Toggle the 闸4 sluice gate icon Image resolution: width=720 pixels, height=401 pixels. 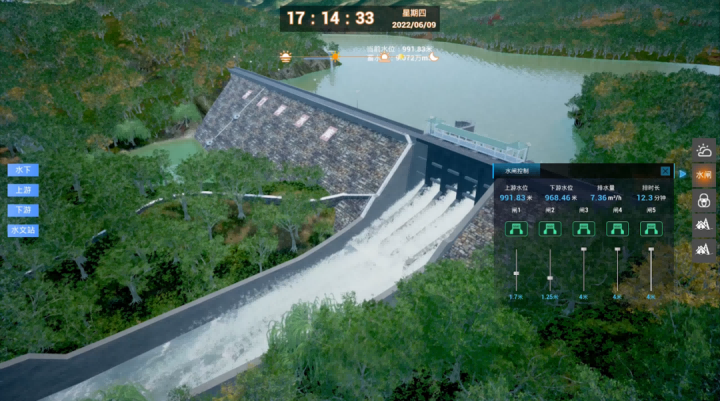pos(617,229)
